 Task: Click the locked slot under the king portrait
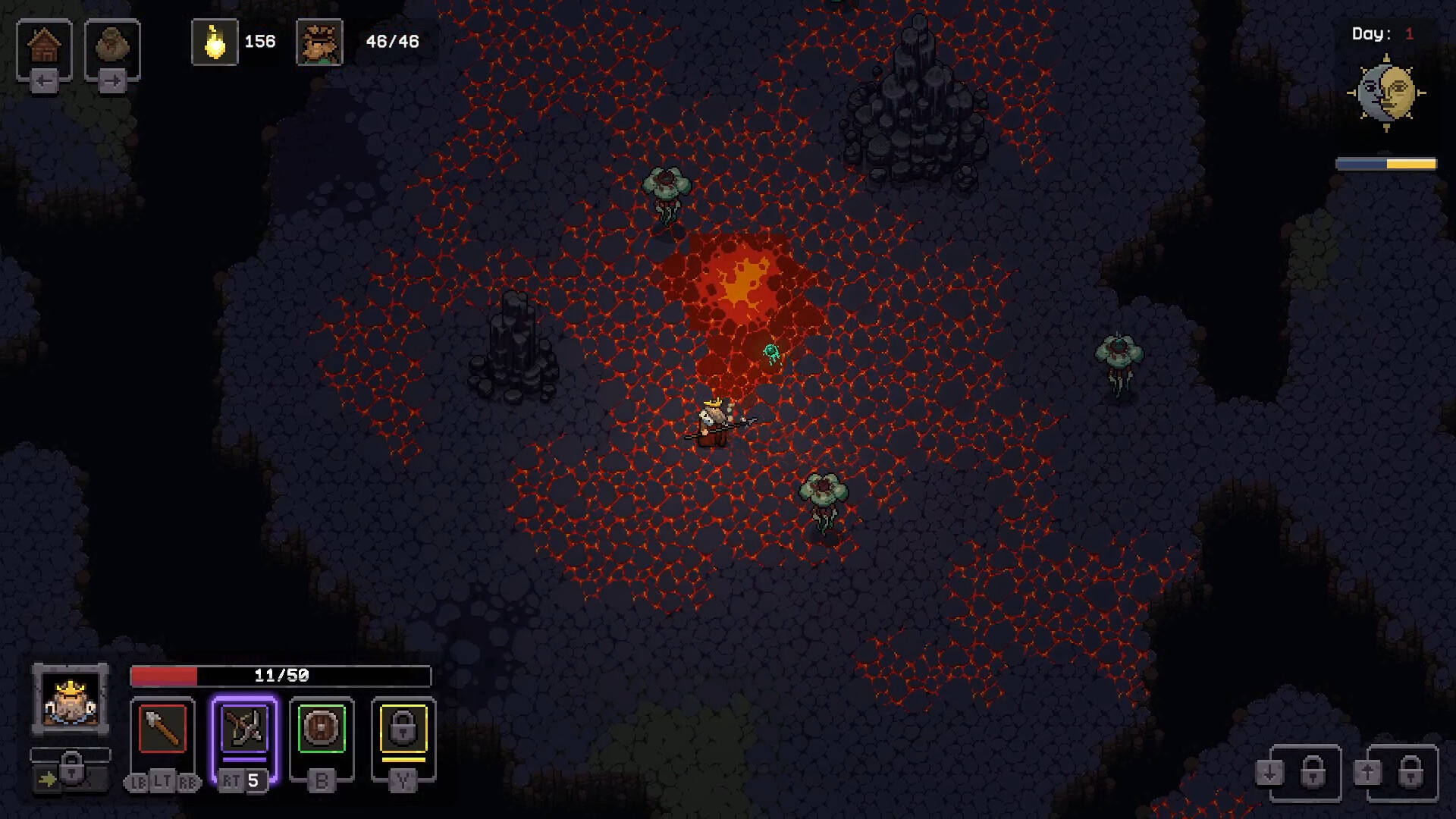click(71, 770)
